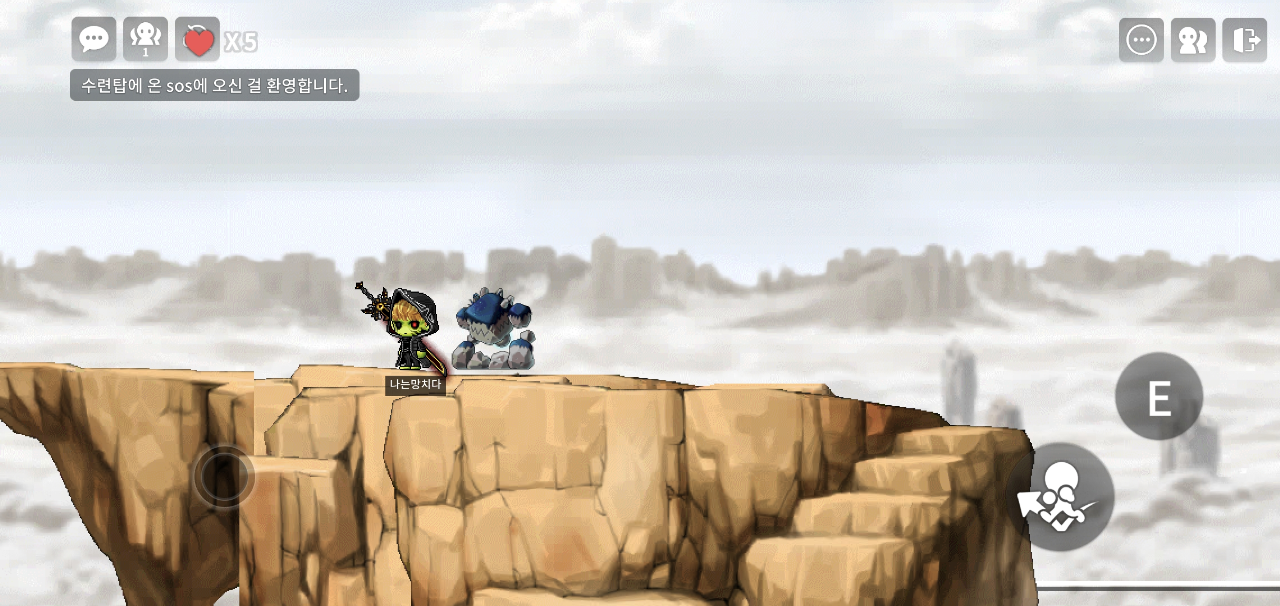Tap the red heart lives icon
Viewport: 1280px width, 606px height.
[x=198, y=40]
